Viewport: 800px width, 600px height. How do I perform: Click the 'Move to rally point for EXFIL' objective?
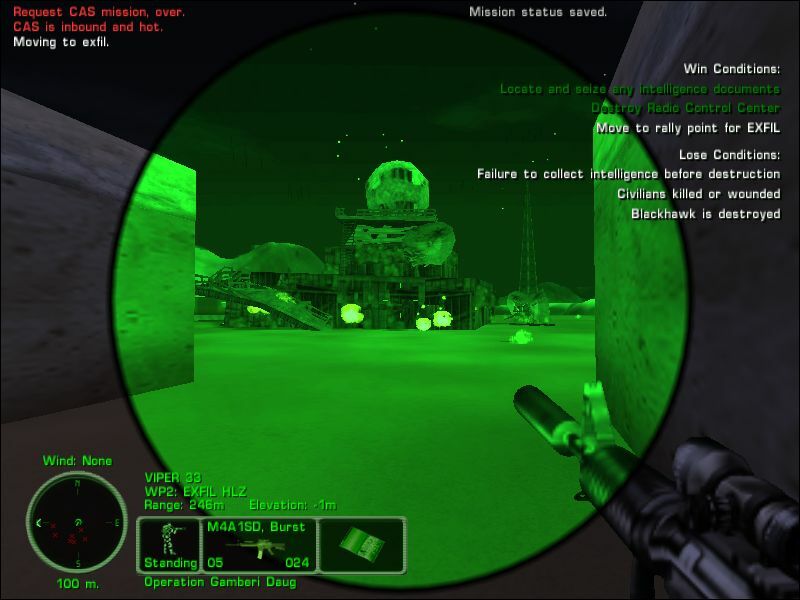click(x=688, y=128)
